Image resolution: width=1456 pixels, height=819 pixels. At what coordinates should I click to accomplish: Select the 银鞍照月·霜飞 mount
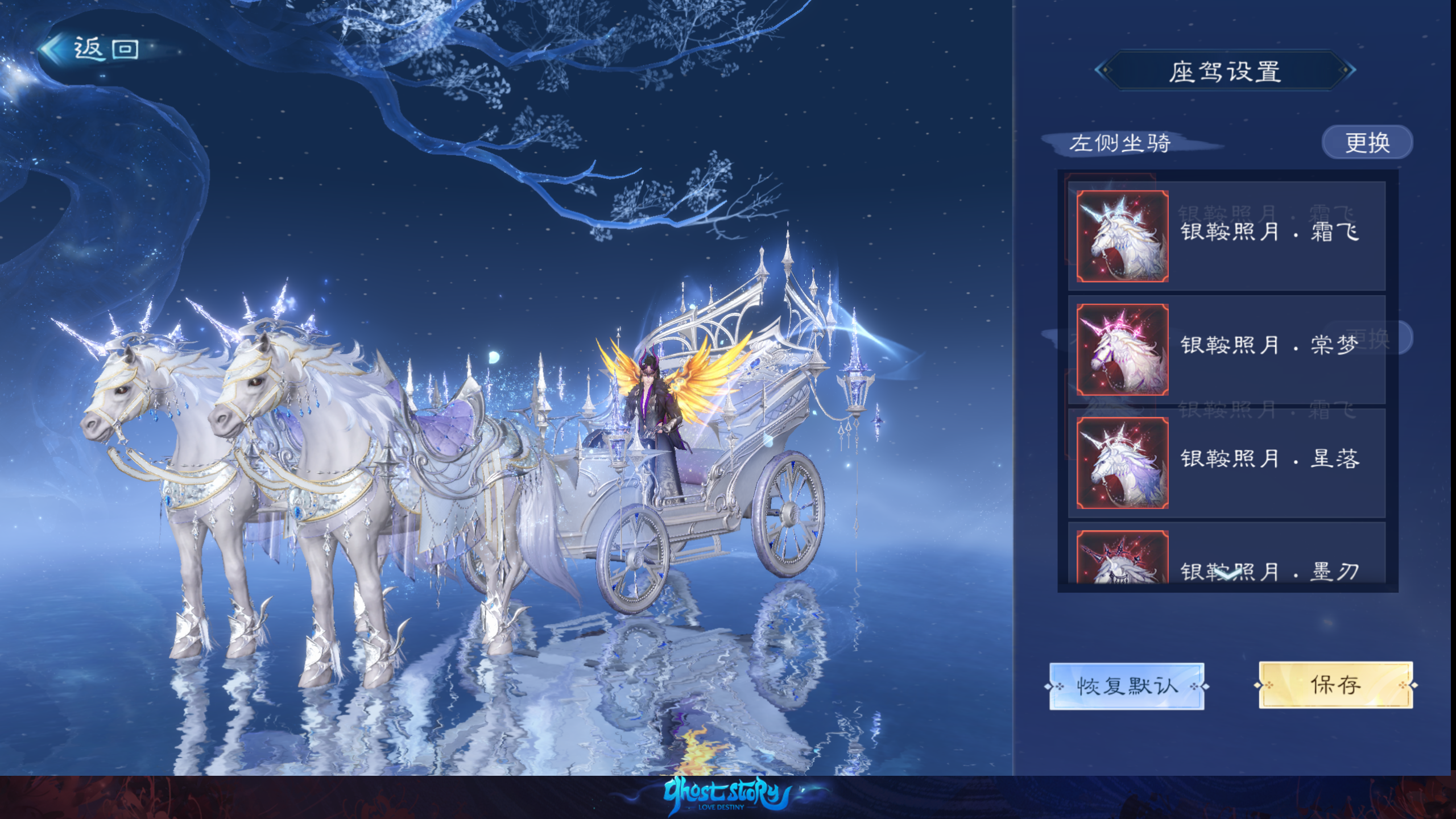[x=1226, y=235]
